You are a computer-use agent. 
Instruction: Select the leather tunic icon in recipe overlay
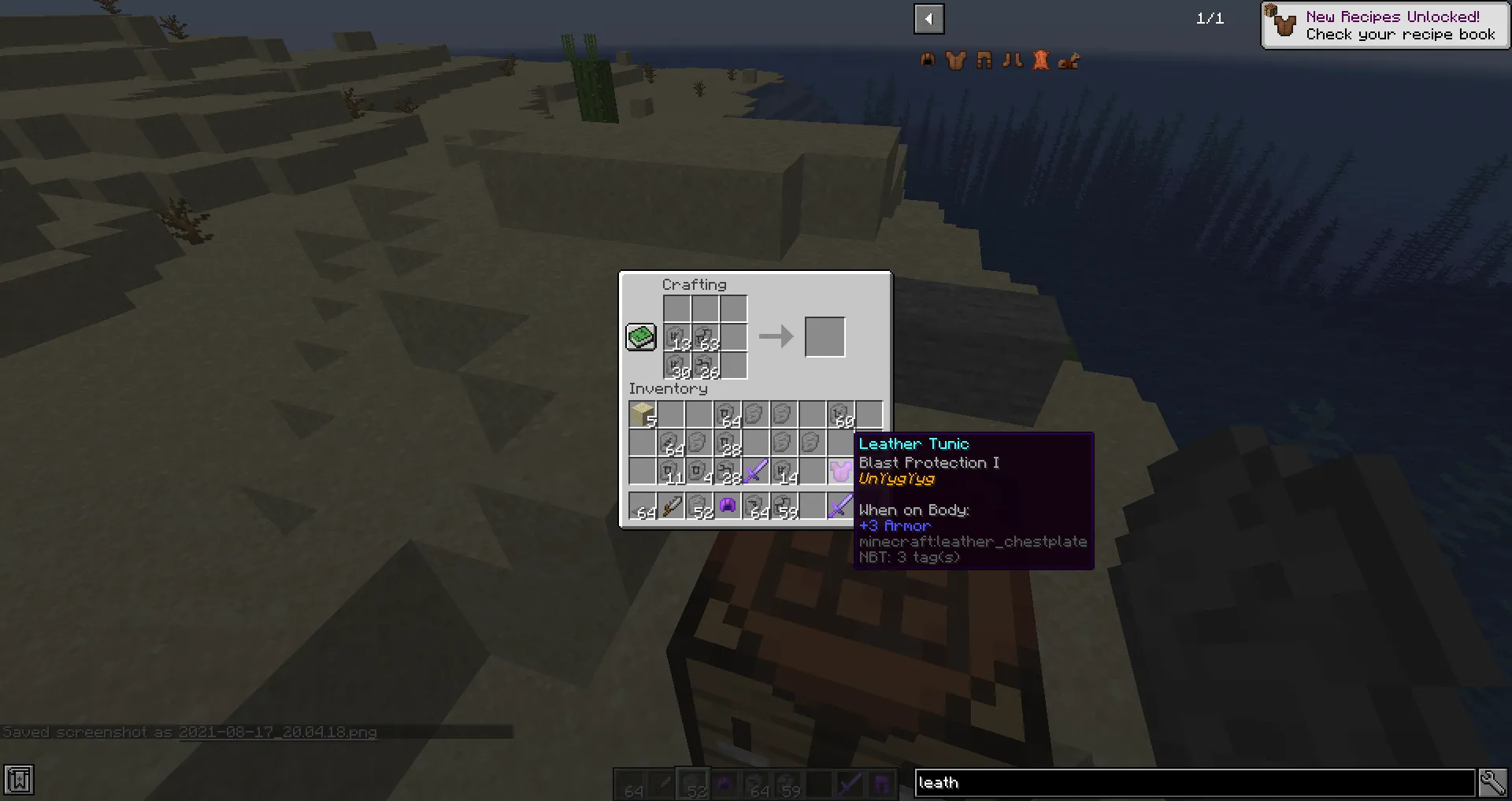[956, 60]
